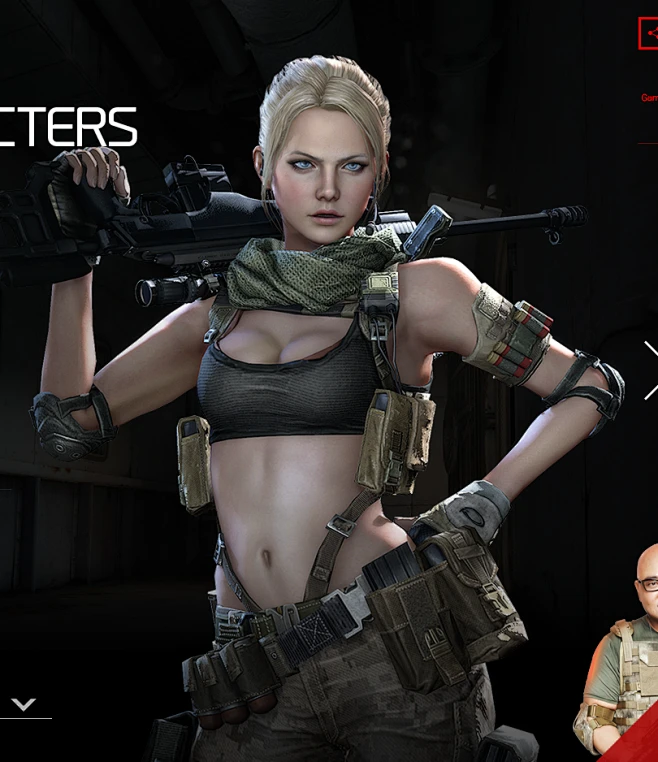
Task: Expand the downward chevron dropdown
Action: [x=24, y=705]
